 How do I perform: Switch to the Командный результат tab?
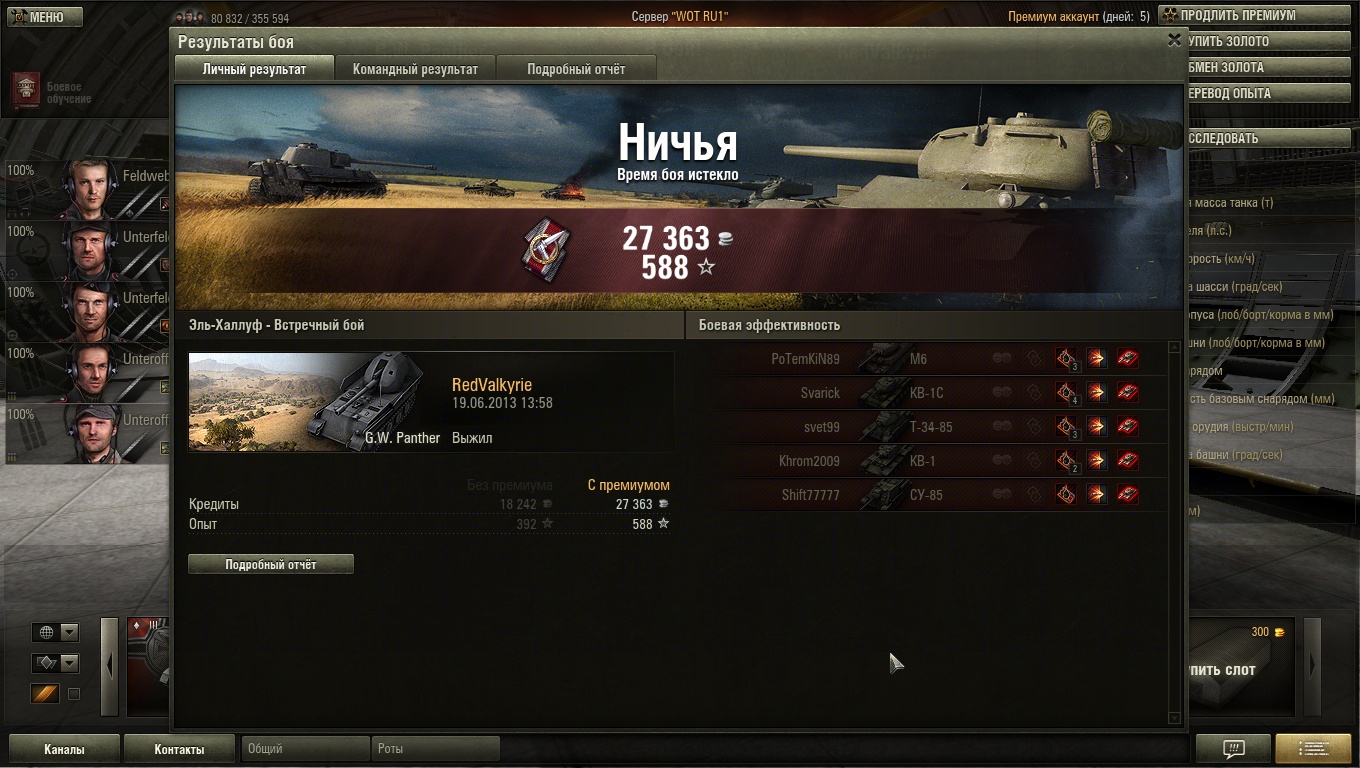pyautogui.click(x=415, y=69)
